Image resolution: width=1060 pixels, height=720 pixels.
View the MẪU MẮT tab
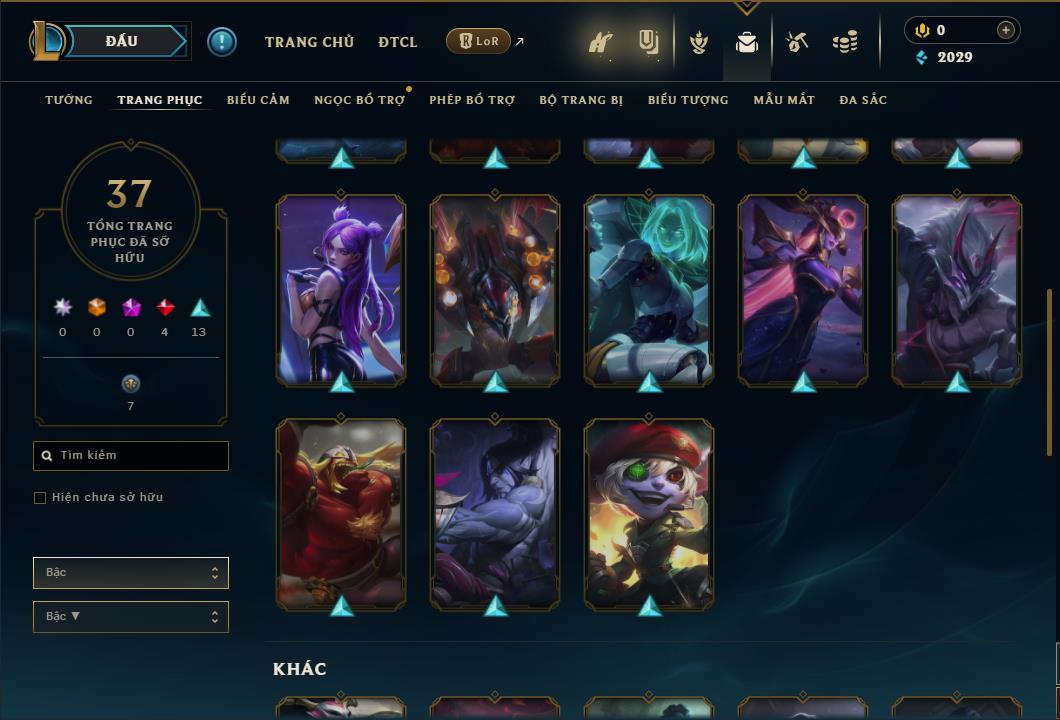(x=784, y=100)
